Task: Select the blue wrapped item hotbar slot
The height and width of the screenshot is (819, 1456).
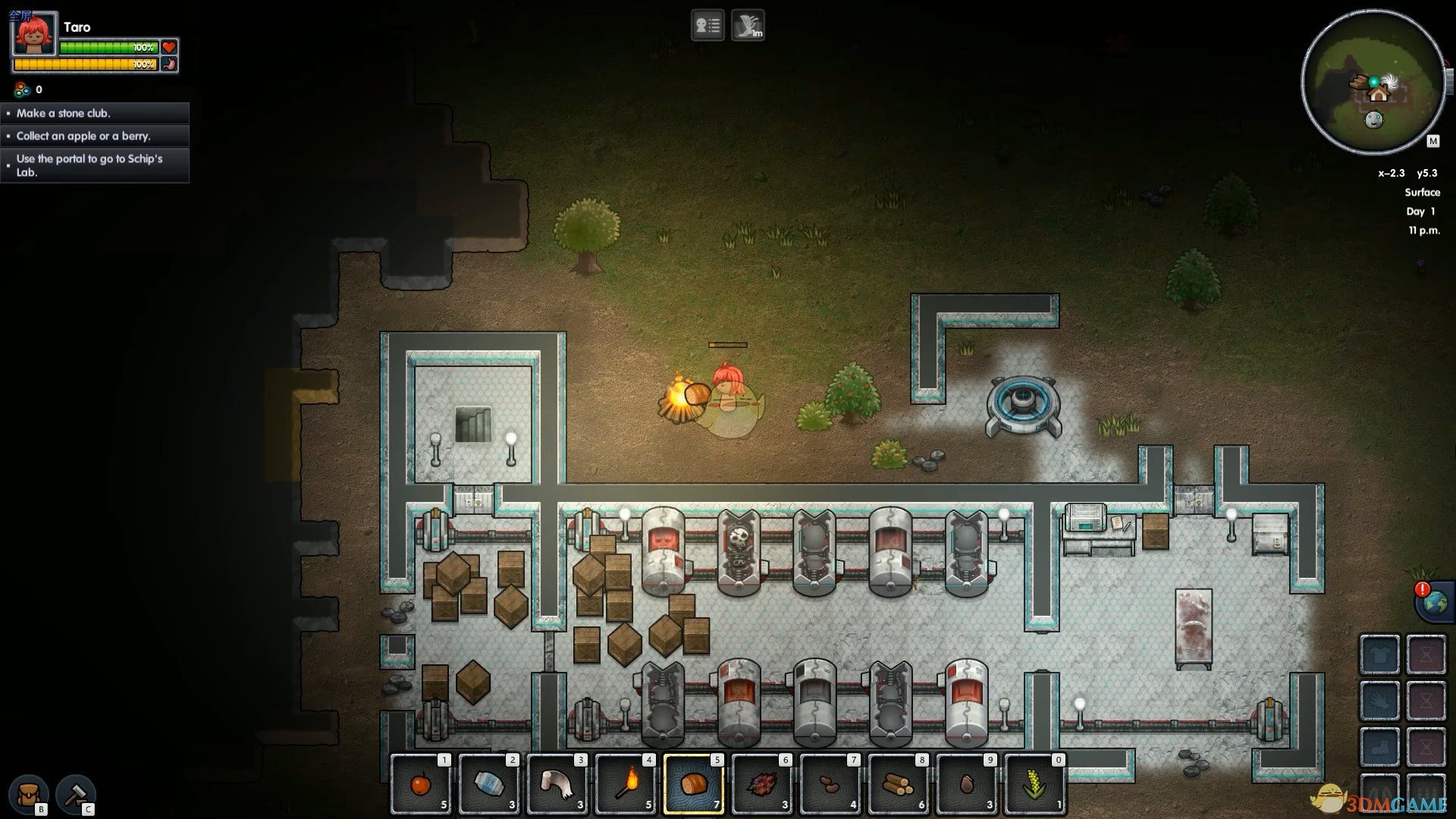Action: point(489,783)
